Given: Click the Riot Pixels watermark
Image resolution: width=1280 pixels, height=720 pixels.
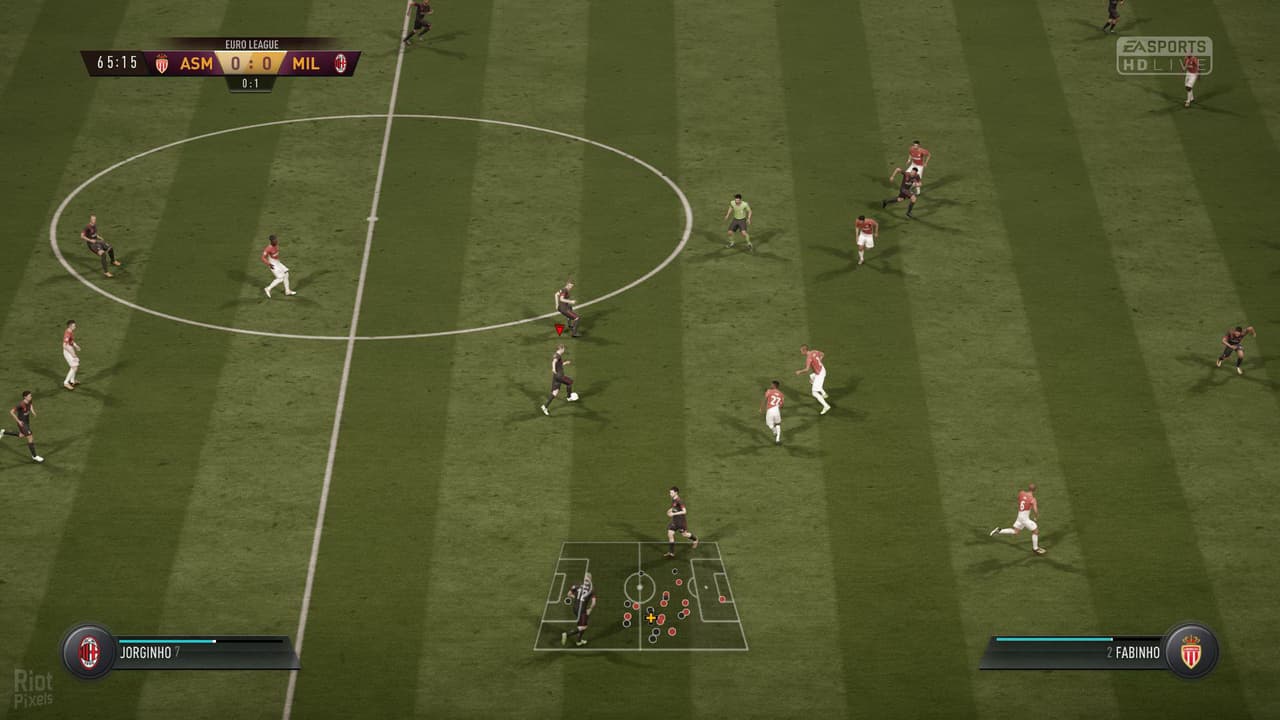Looking at the screenshot, I should tap(33, 688).
